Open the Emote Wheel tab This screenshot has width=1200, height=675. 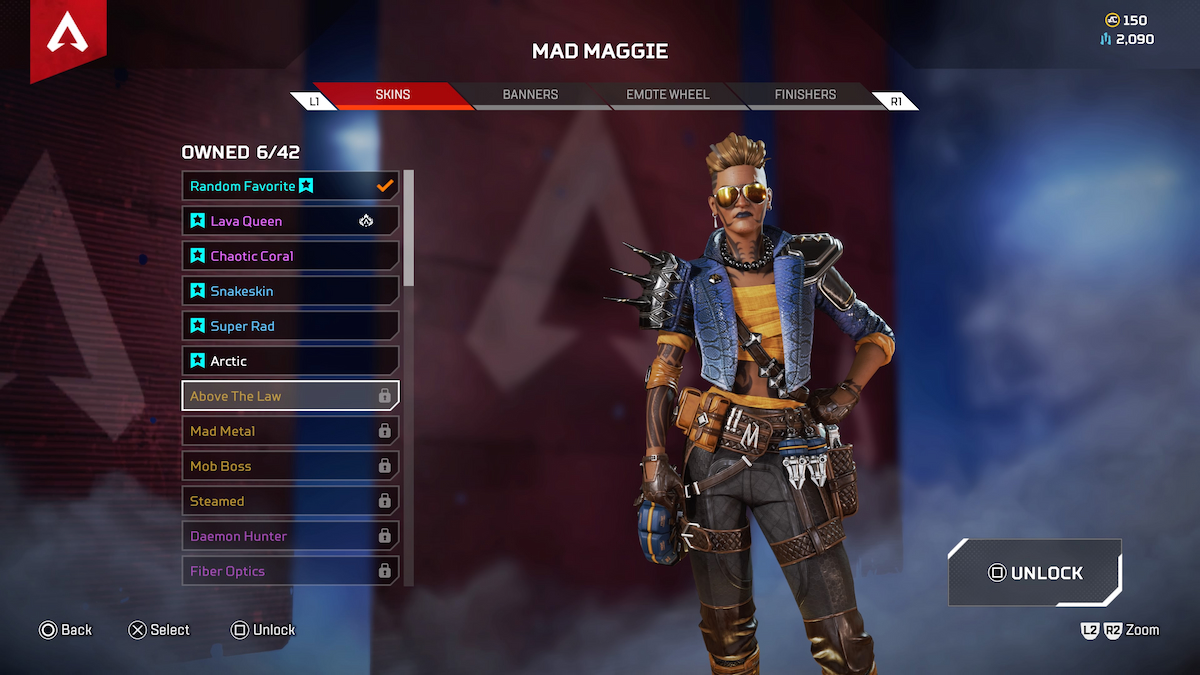coord(667,95)
